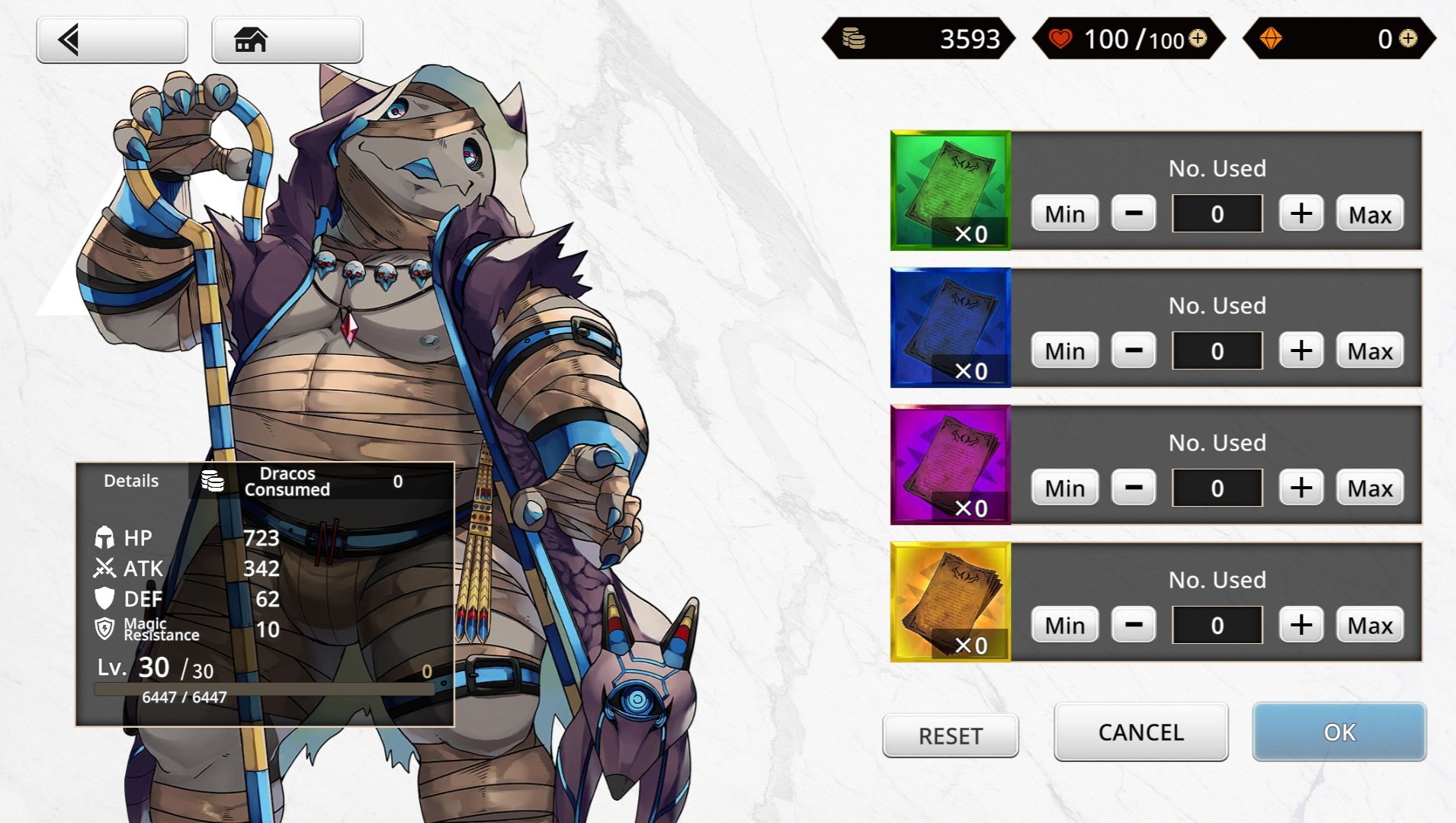Image resolution: width=1456 pixels, height=823 pixels.
Task: Set purple scroll count to Max
Action: pos(1369,488)
